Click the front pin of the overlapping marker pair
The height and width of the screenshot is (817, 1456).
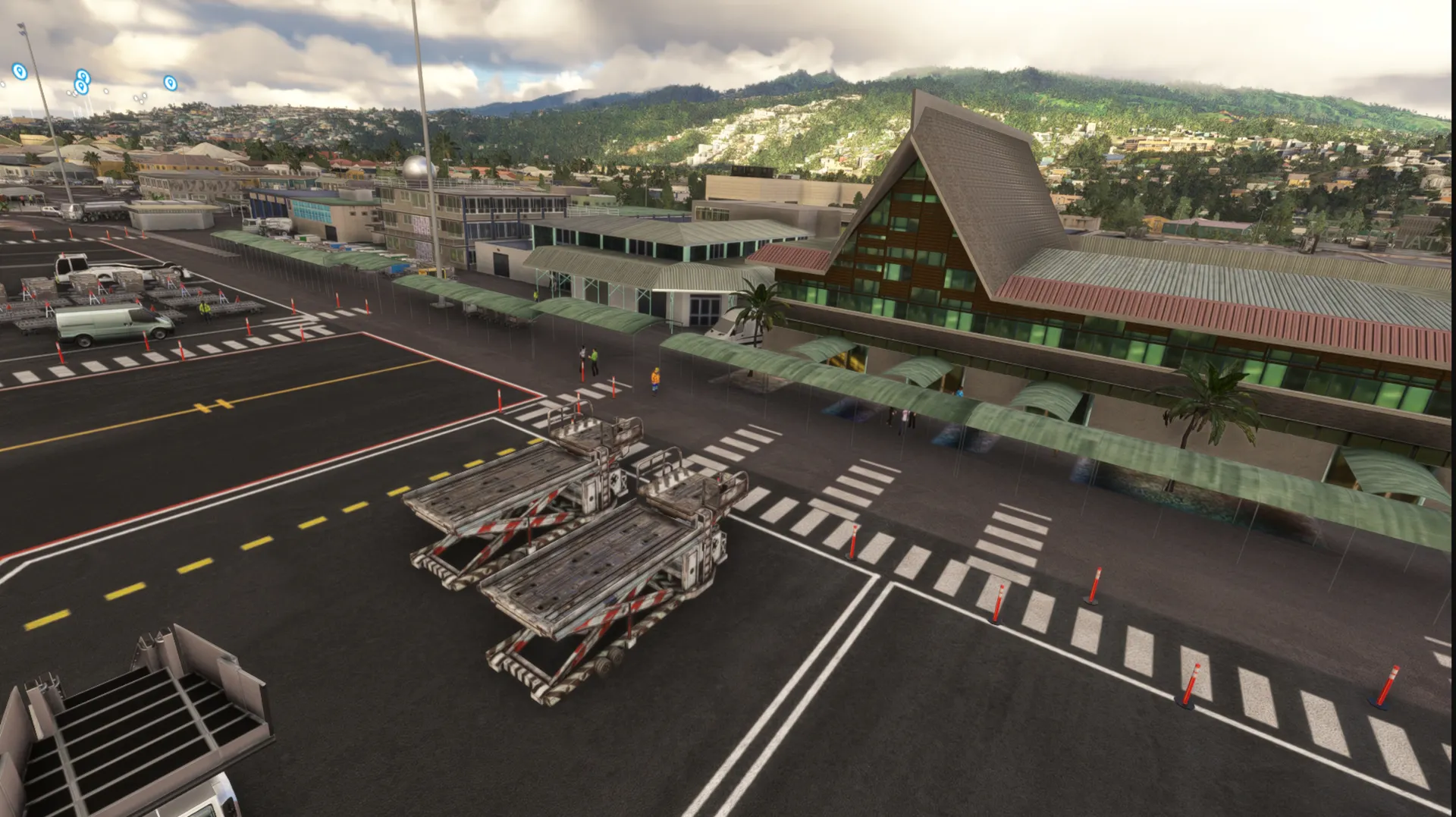(81, 86)
